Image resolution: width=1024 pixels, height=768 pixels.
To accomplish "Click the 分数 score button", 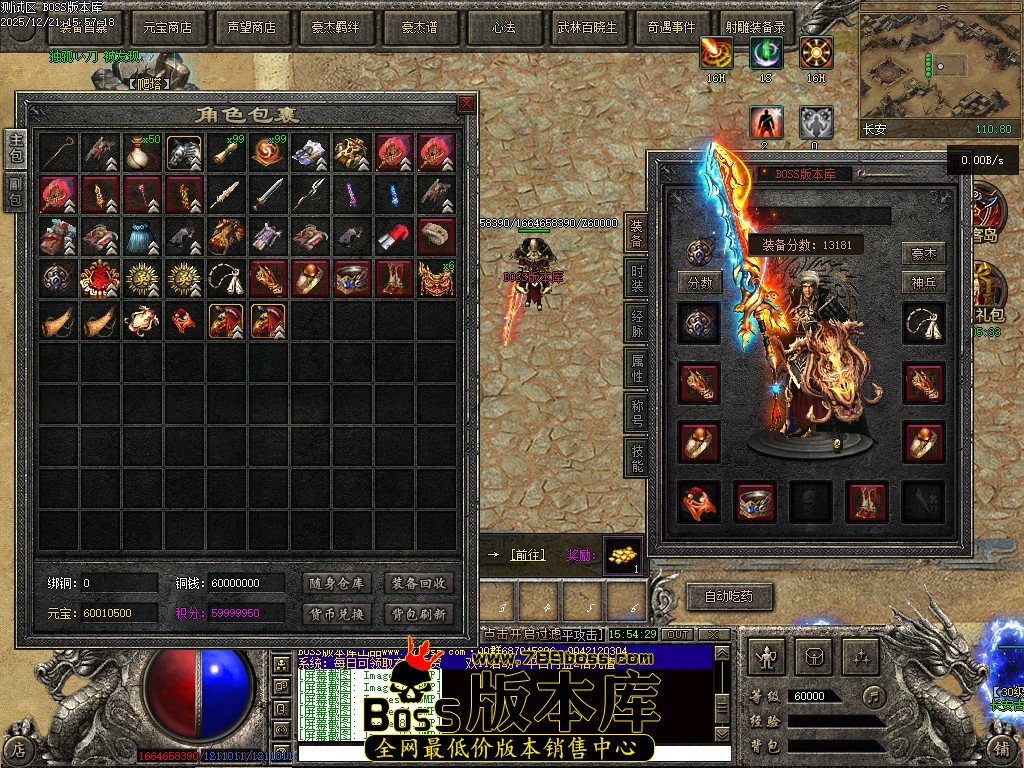I will point(700,283).
